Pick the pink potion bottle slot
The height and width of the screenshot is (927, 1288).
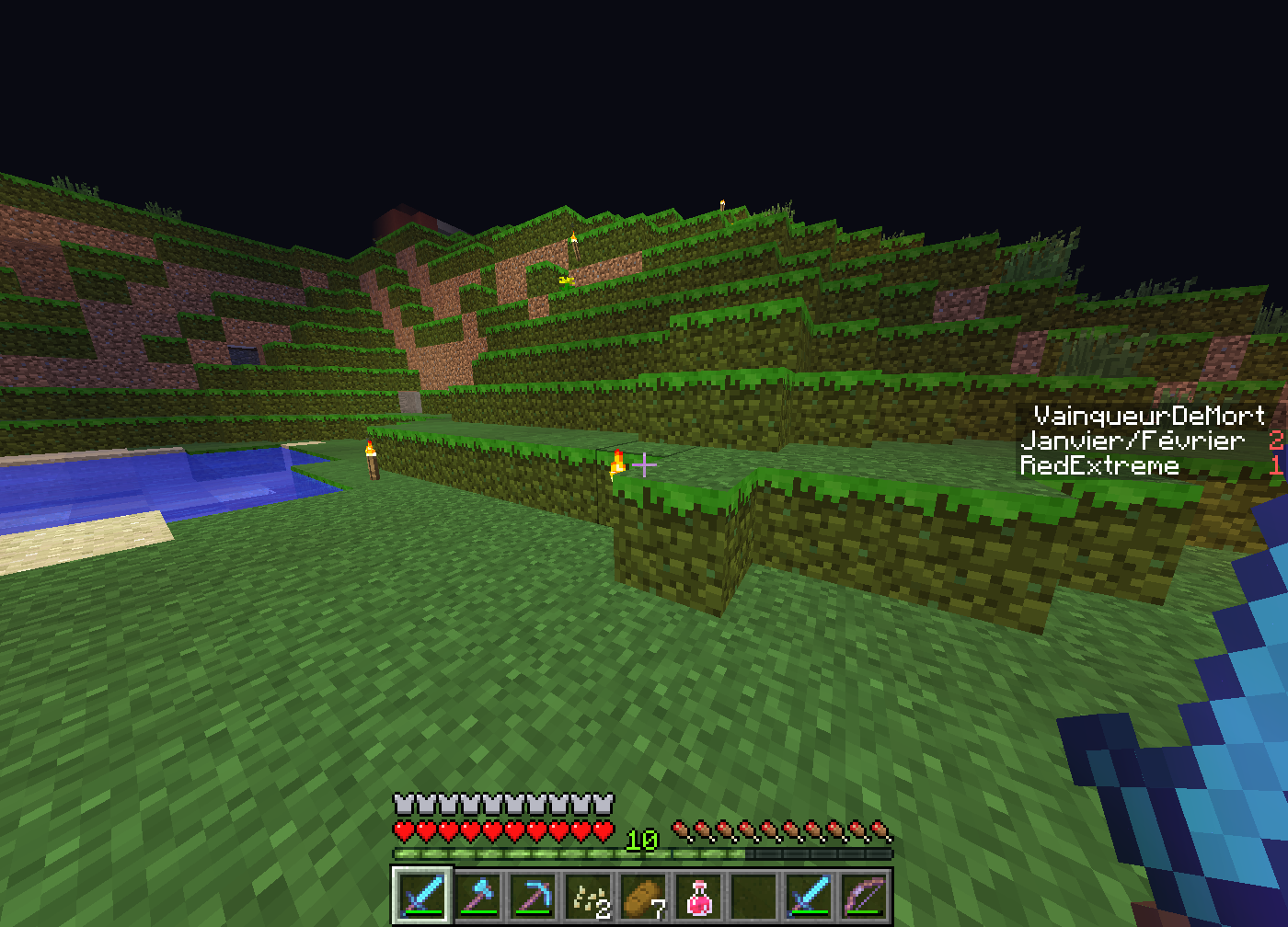pyautogui.click(x=699, y=896)
